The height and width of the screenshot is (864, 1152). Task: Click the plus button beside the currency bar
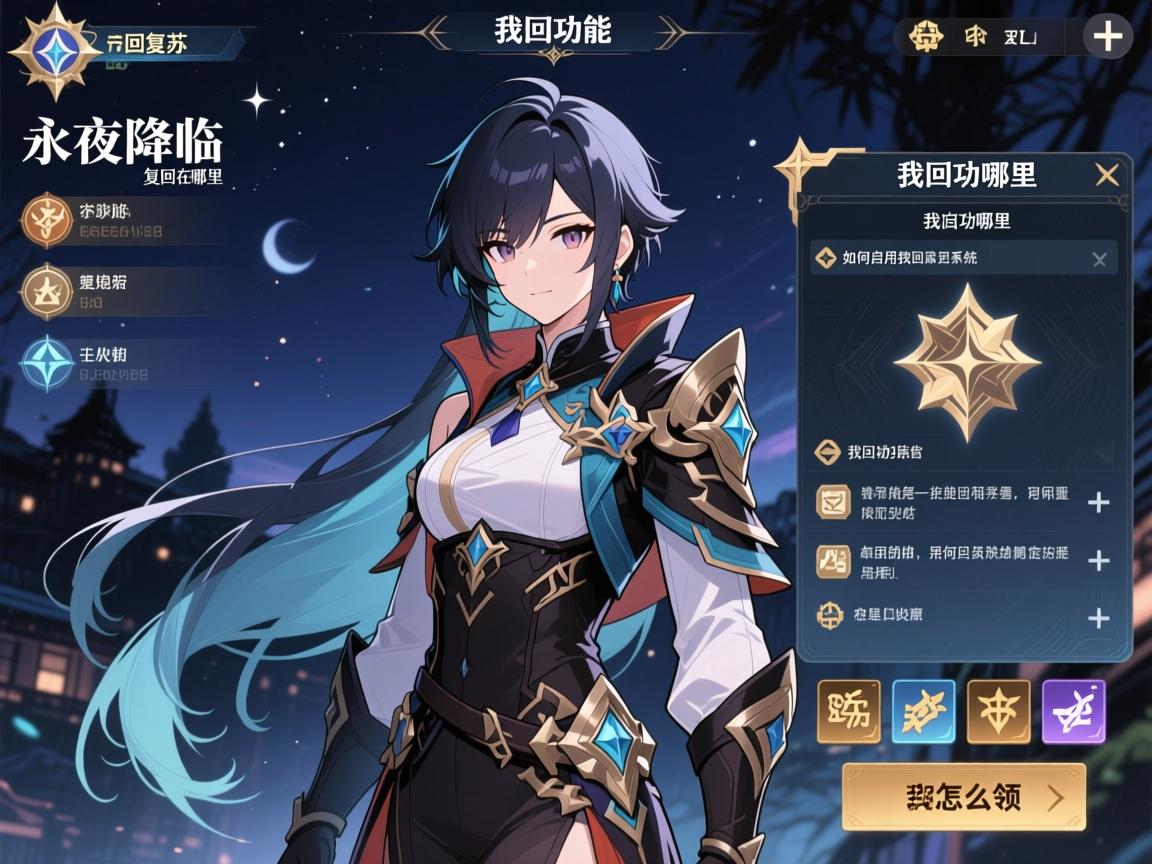[x=1108, y=37]
